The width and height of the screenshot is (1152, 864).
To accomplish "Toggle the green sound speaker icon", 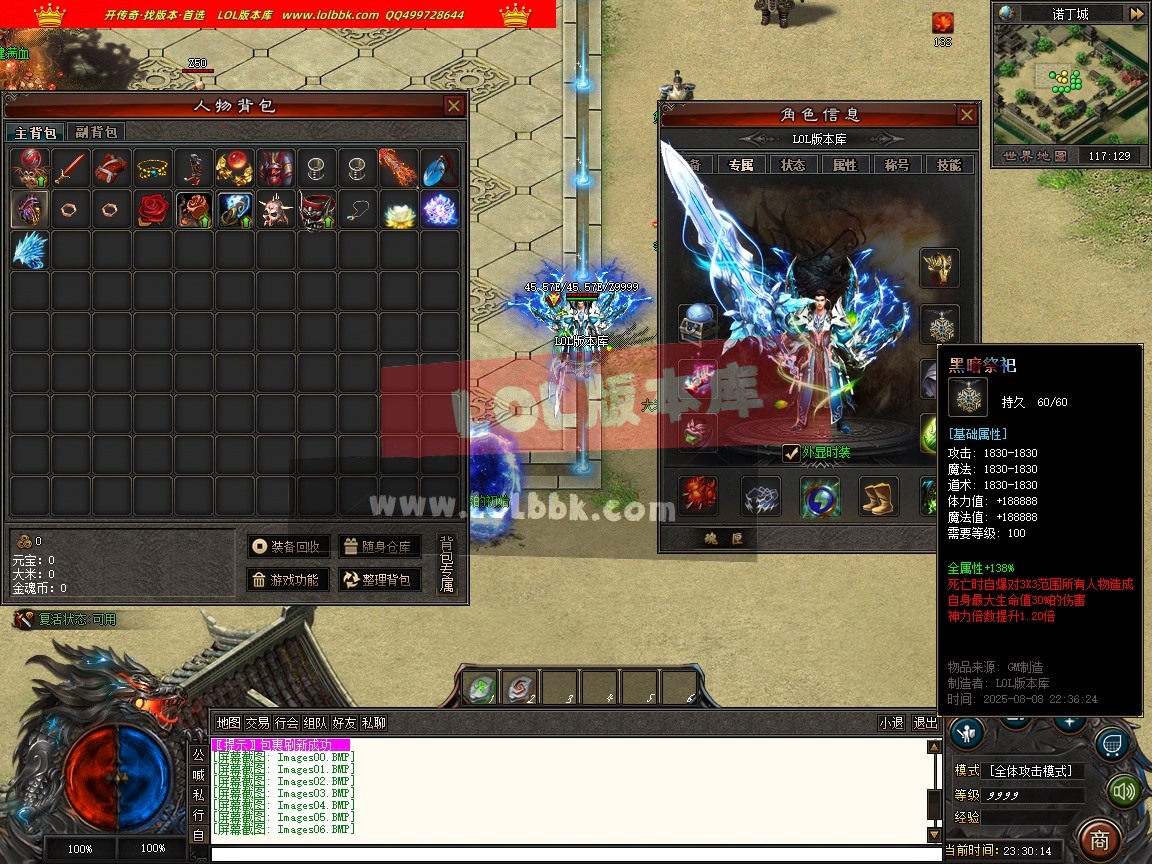I will pyautogui.click(x=1125, y=791).
